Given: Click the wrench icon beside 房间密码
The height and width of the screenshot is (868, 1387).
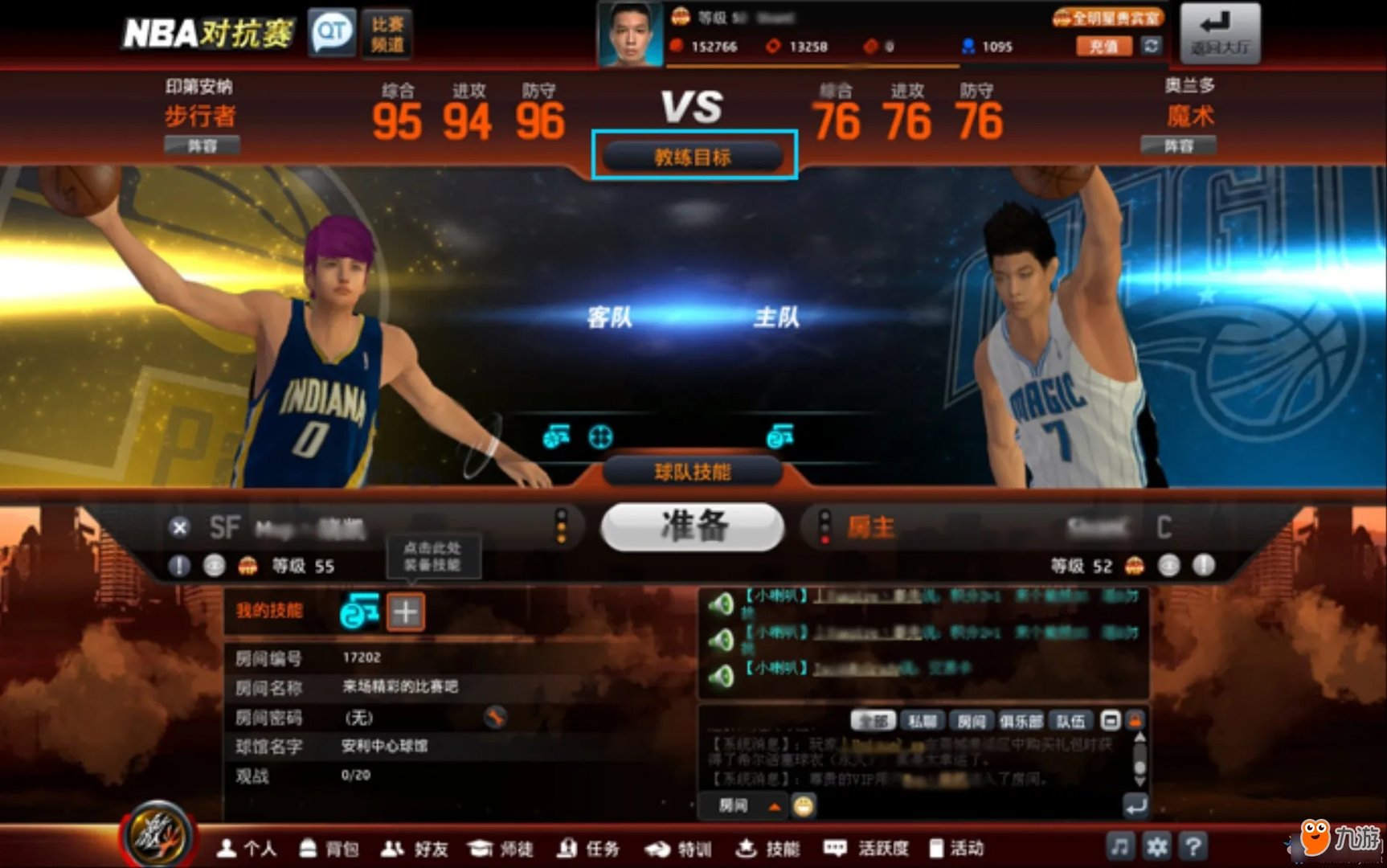Looking at the screenshot, I should [x=496, y=717].
